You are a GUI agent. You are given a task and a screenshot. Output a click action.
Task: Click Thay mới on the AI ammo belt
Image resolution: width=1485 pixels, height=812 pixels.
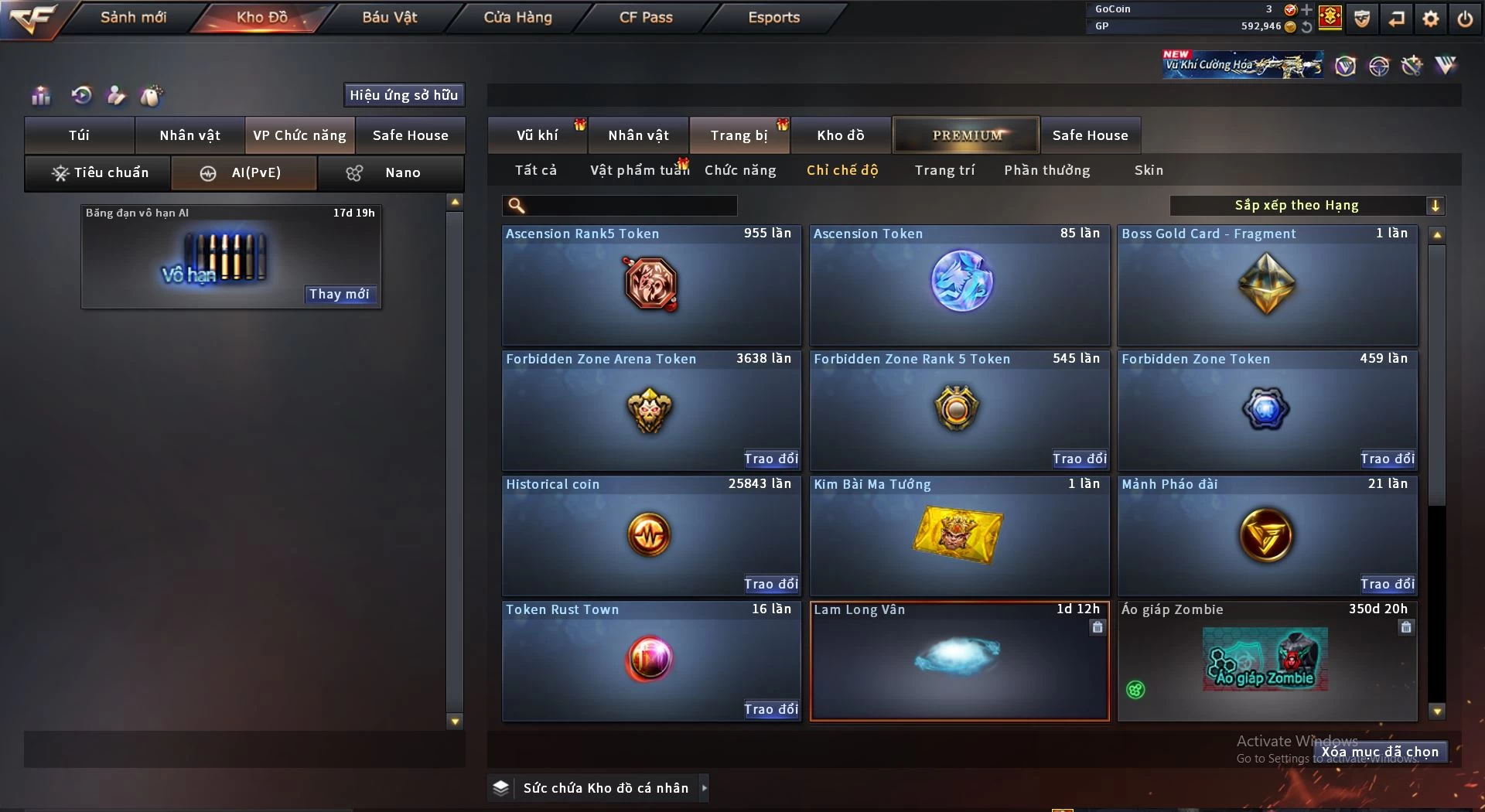coord(339,294)
